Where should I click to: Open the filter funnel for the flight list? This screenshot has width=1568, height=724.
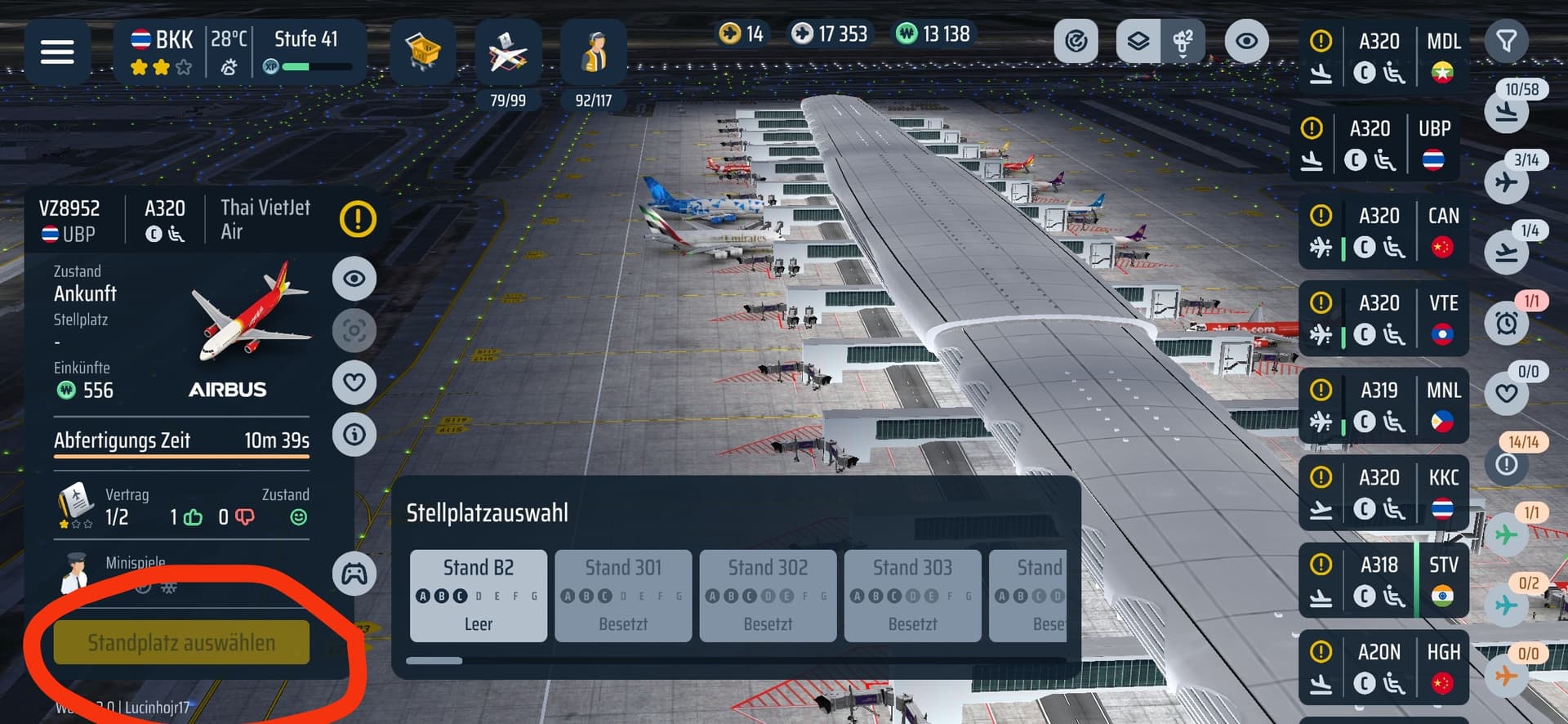[1506, 41]
